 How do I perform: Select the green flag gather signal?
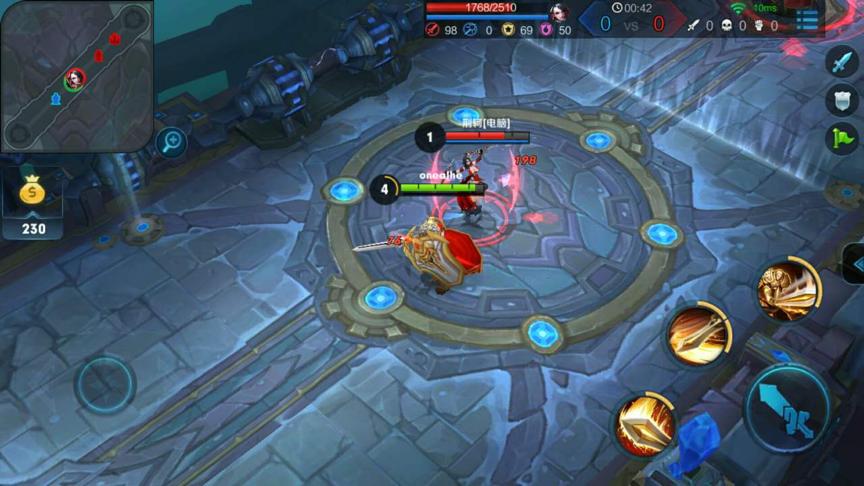(842, 138)
